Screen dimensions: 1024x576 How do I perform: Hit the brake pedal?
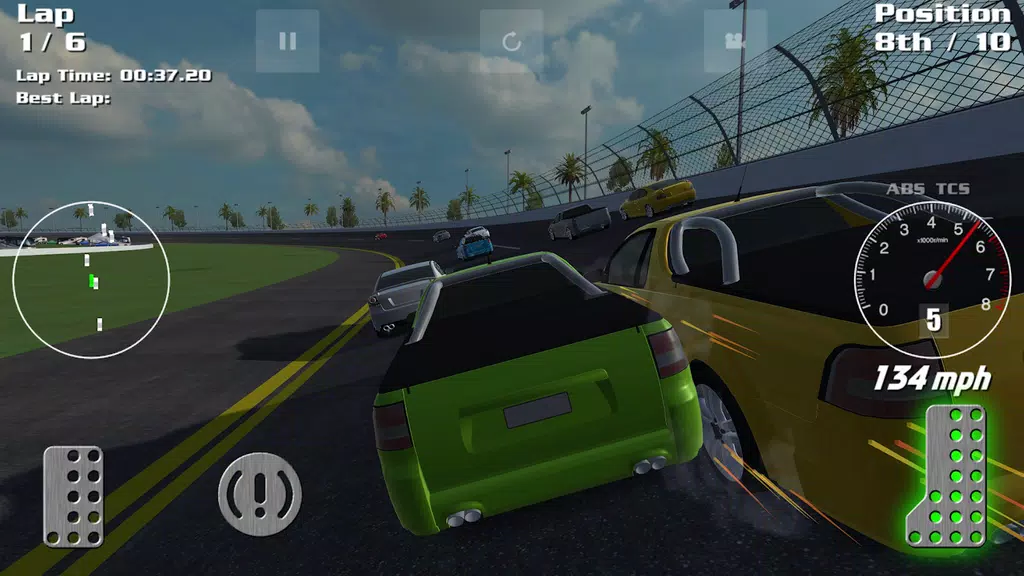(73, 496)
